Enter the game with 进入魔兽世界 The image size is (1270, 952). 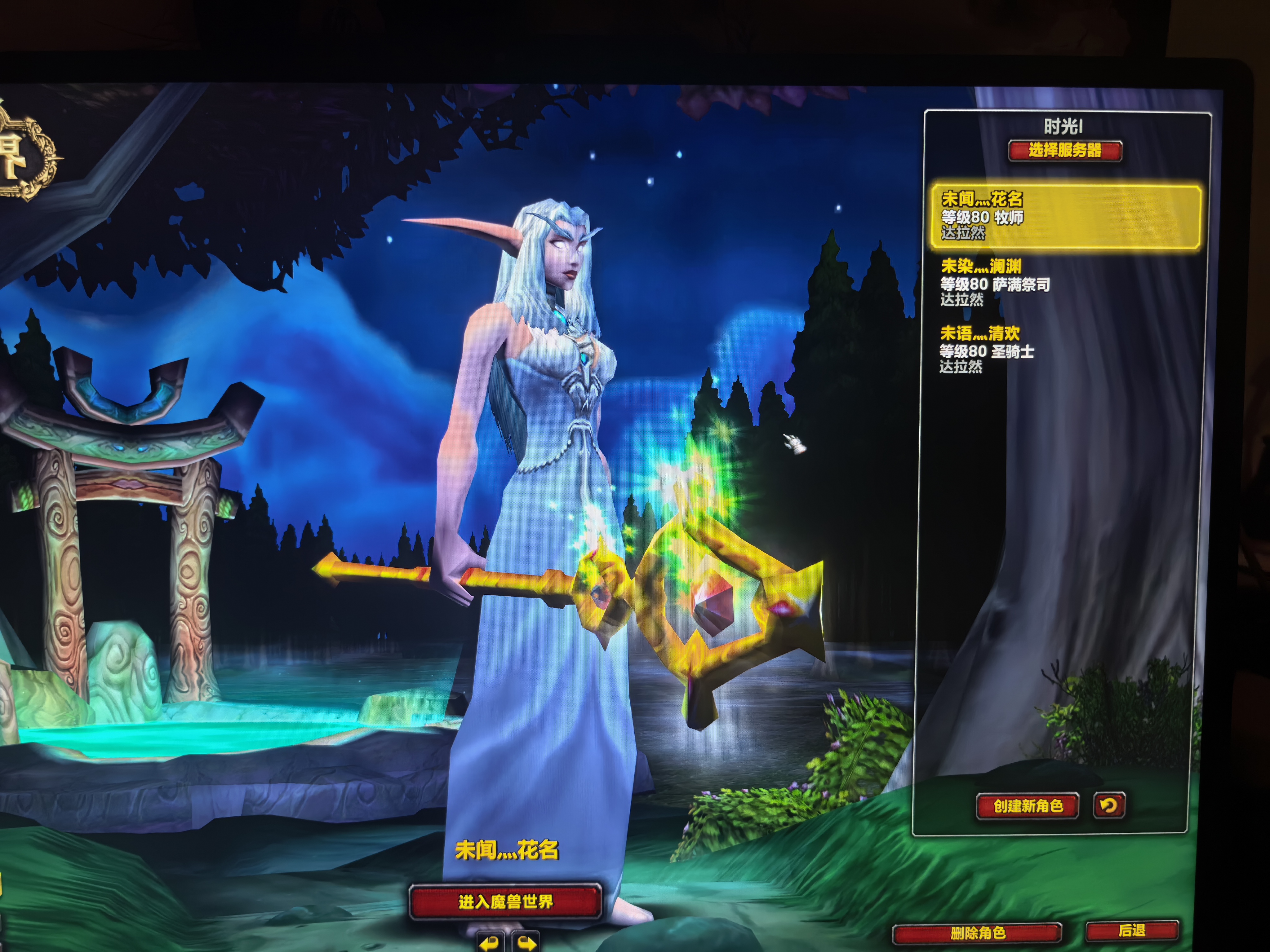[505, 901]
